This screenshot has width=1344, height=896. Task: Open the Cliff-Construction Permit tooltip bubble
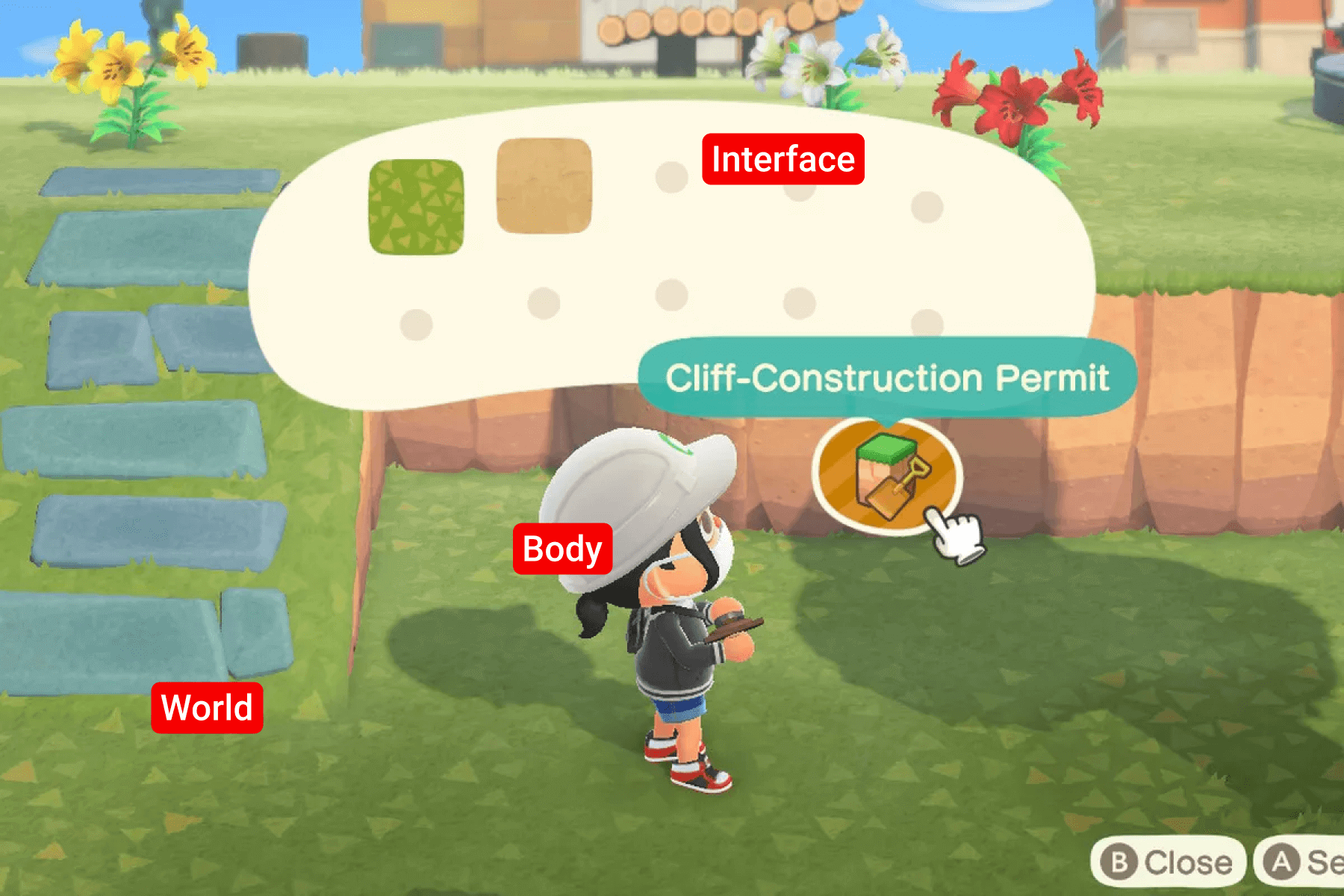(889, 379)
